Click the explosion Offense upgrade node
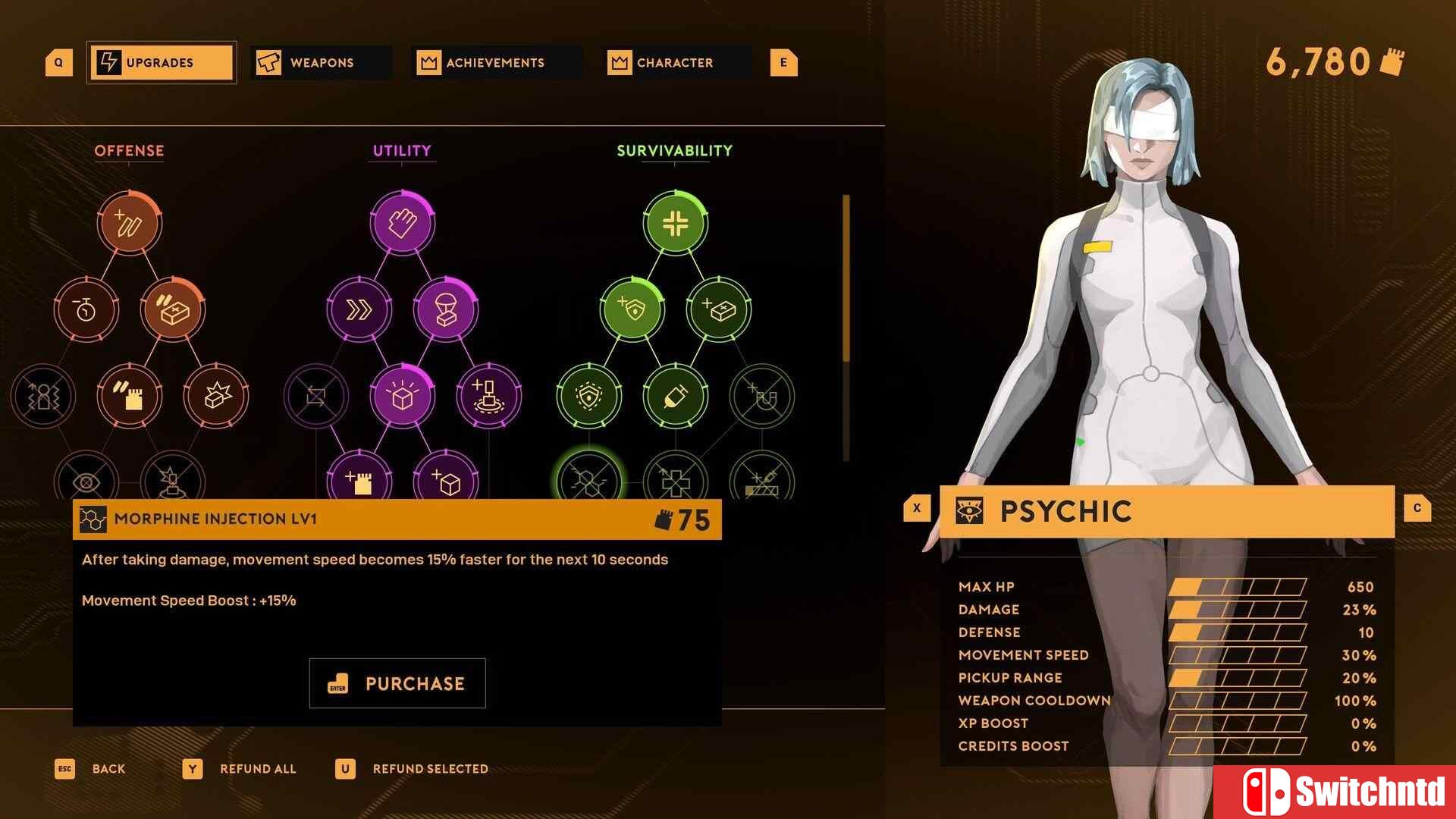The width and height of the screenshot is (1456, 819). click(x=216, y=396)
